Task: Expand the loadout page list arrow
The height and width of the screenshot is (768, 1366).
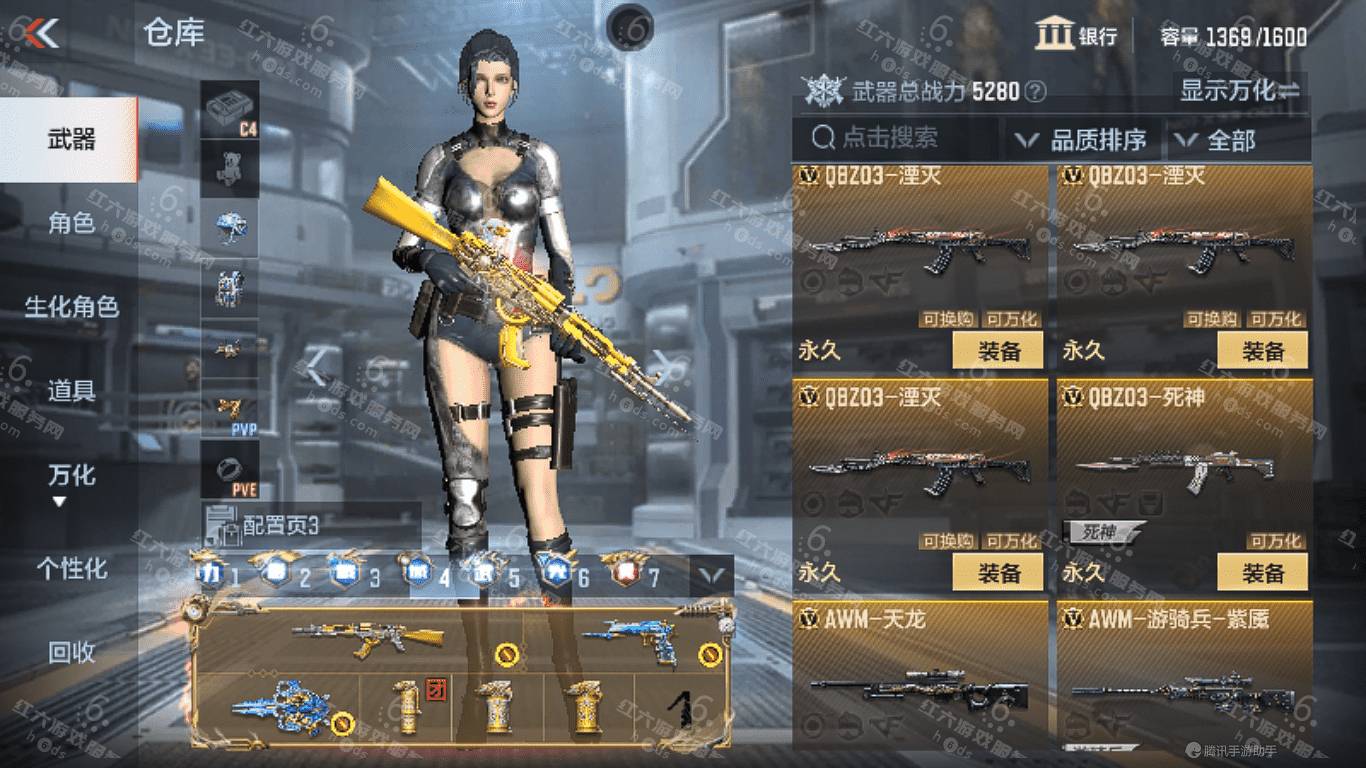Action: click(712, 575)
